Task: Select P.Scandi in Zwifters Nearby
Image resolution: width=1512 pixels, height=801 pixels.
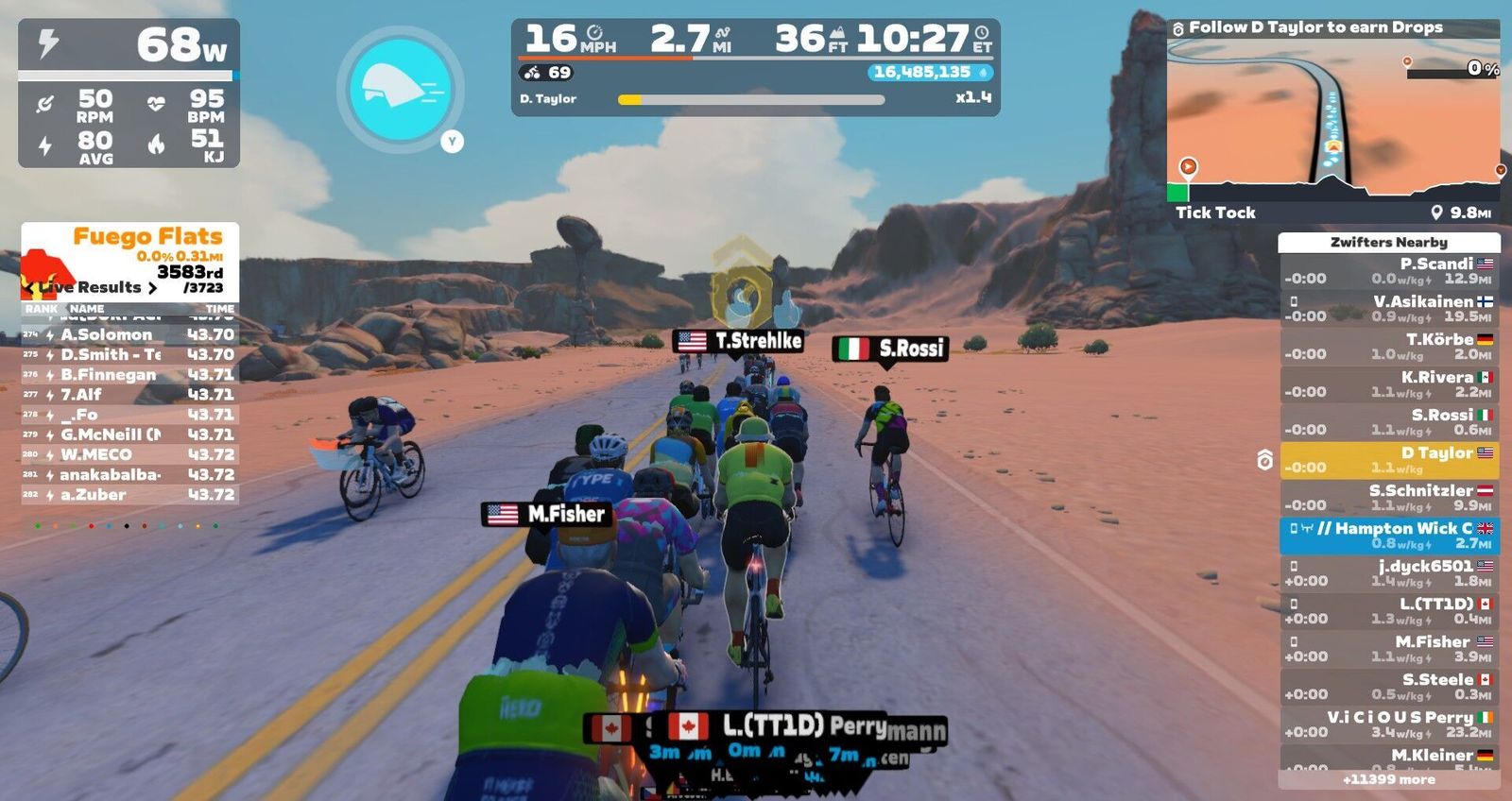Action: click(x=1388, y=271)
